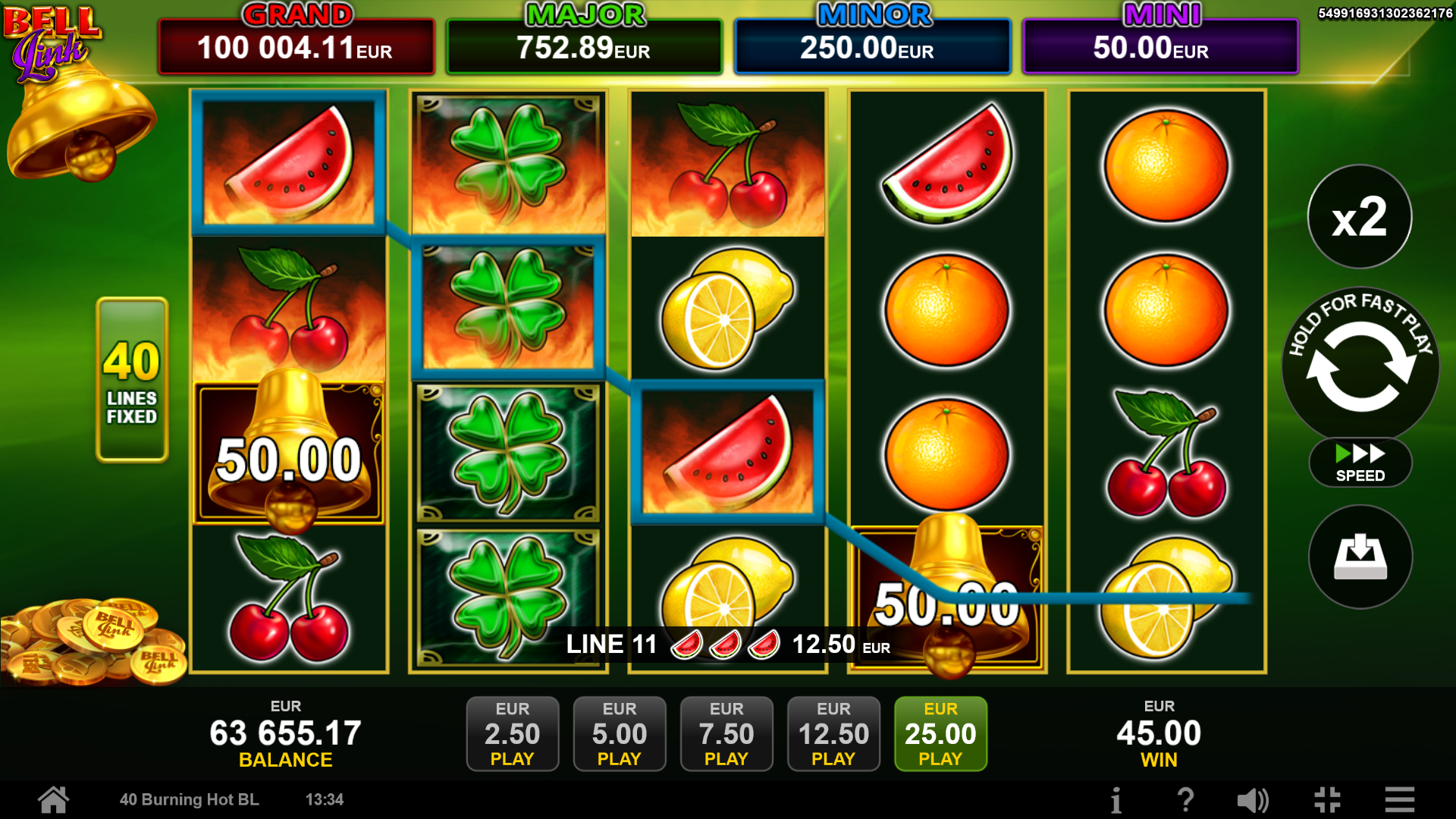Open the home icon
This screenshot has width=1456, height=819.
[x=54, y=799]
